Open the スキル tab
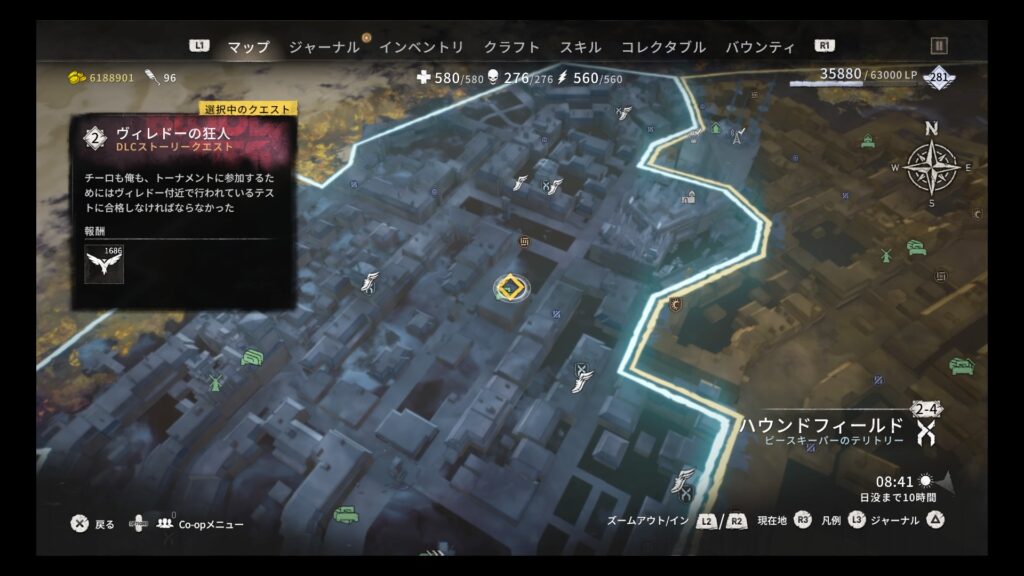 coord(580,47)
